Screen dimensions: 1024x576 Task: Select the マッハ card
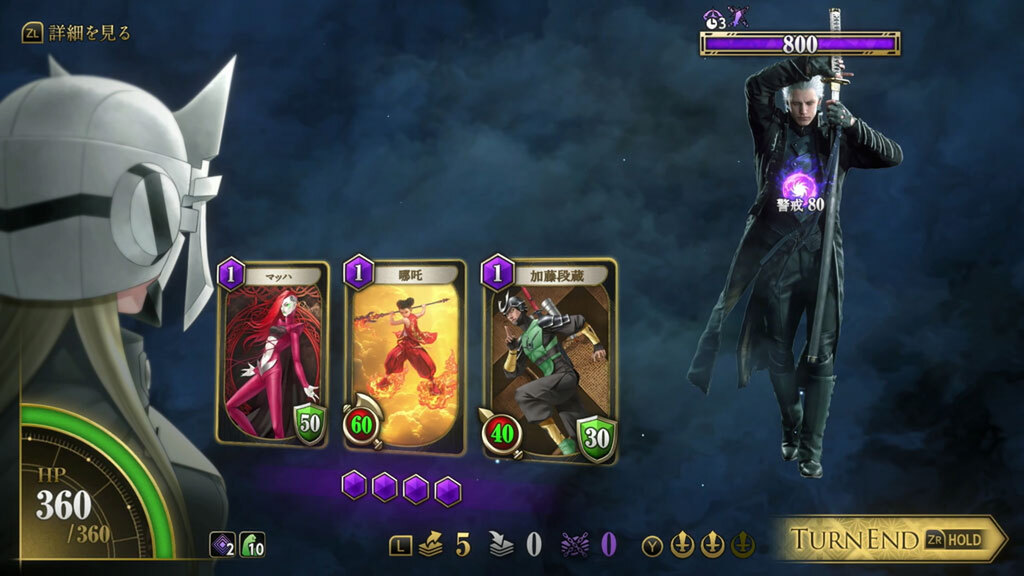coord(272,352)
